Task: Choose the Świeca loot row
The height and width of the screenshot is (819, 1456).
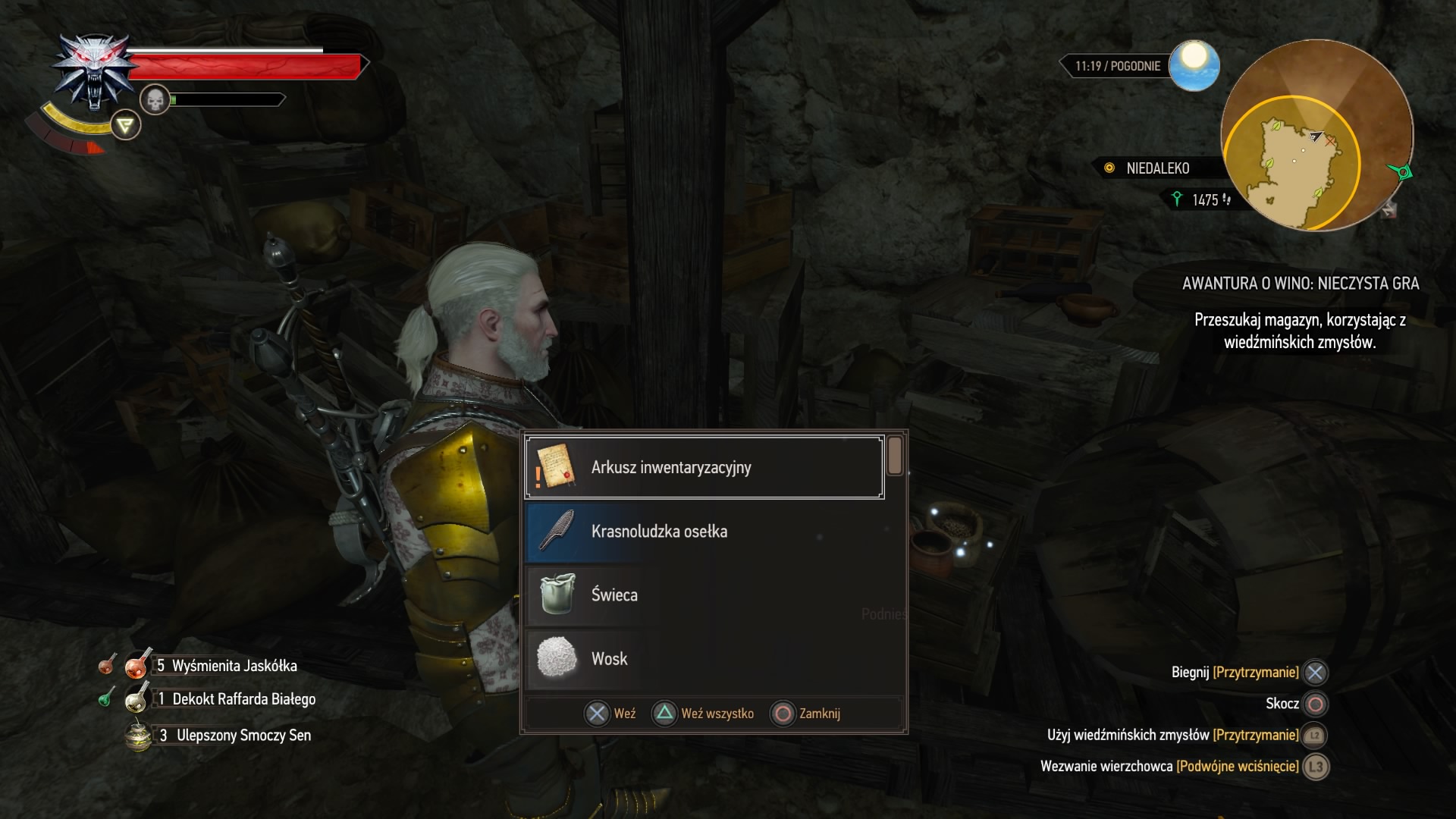Action: pos(704,595)
